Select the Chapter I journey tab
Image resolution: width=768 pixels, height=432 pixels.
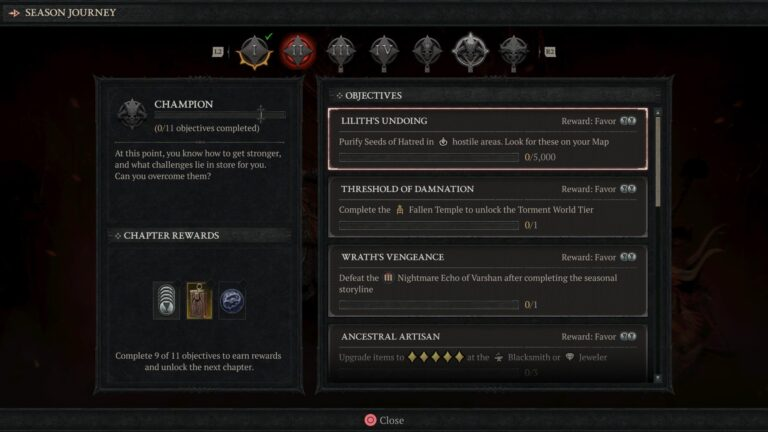[254, 51]
